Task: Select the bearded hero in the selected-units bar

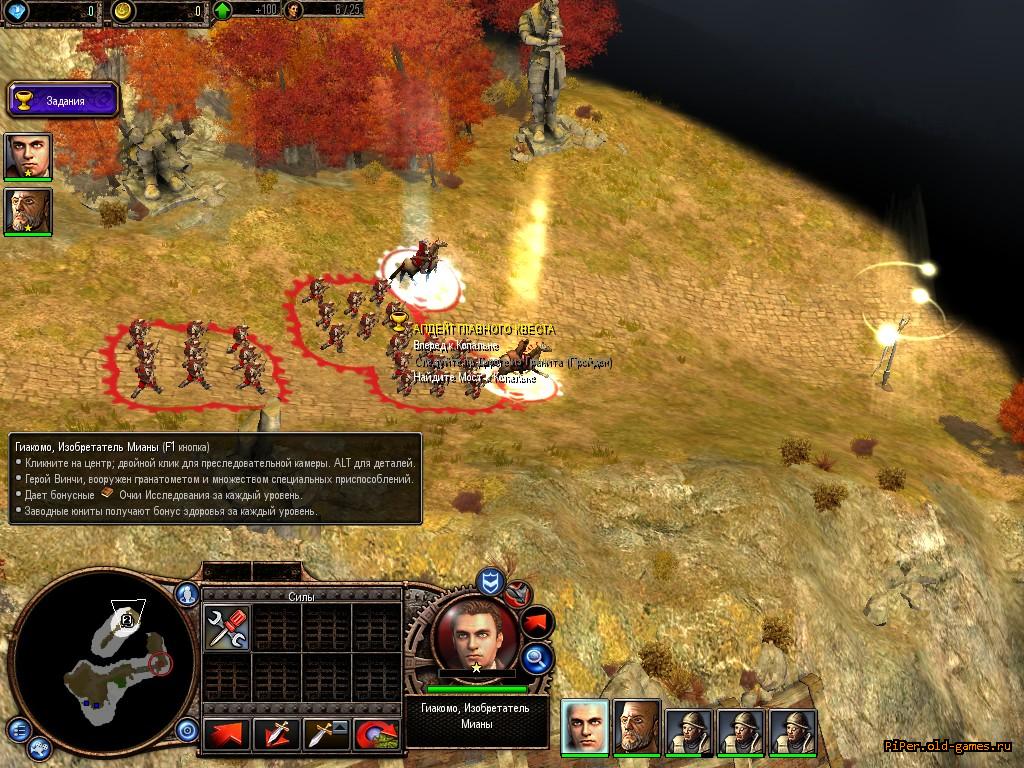Action: pos(637,724)
